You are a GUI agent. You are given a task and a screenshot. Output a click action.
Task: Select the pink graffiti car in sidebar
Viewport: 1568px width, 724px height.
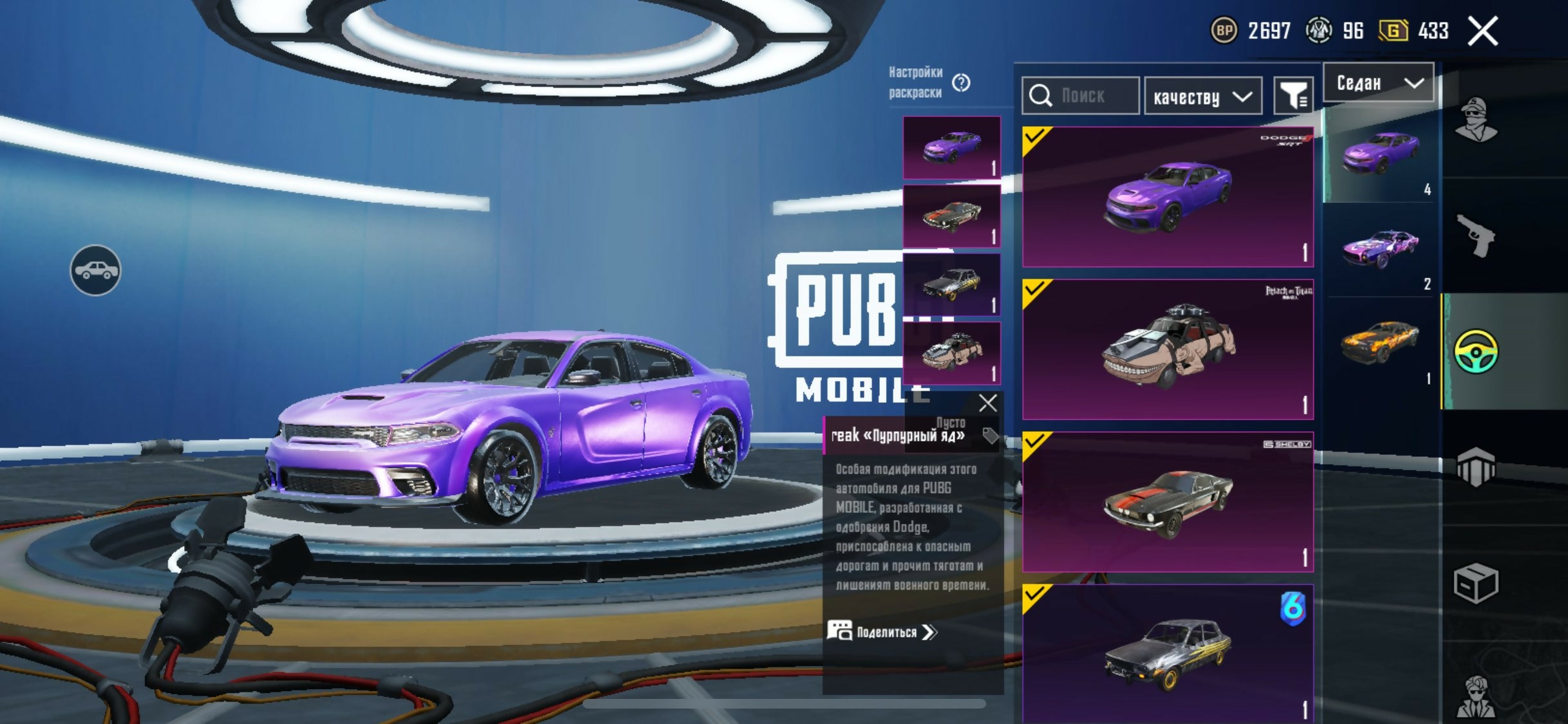coord(1379,248)
